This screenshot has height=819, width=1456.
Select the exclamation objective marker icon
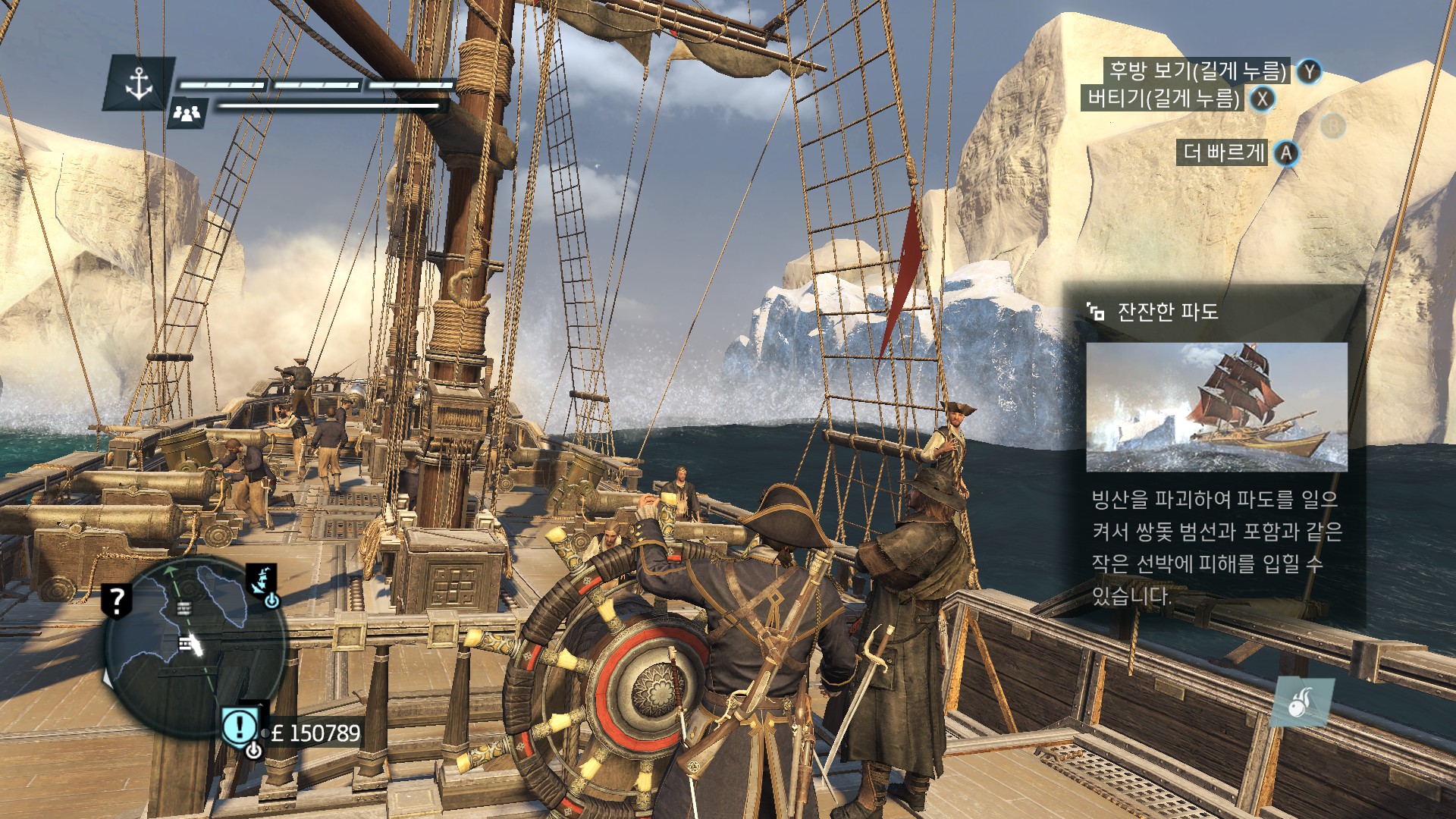(x=240, y=726)
